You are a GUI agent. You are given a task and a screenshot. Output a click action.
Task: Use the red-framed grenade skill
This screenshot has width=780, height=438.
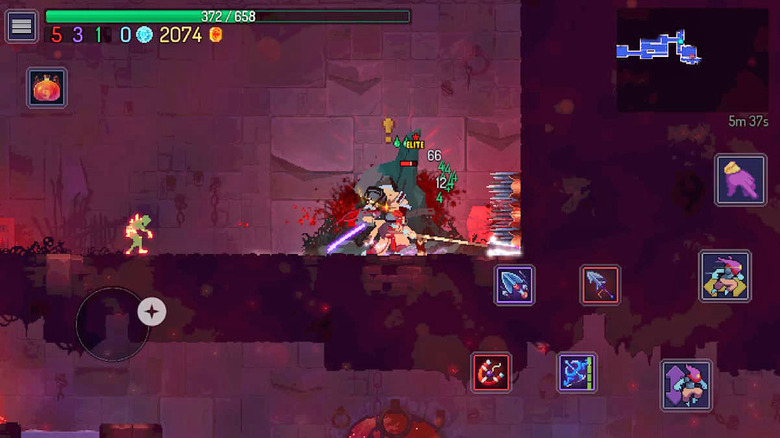(491, 372)
